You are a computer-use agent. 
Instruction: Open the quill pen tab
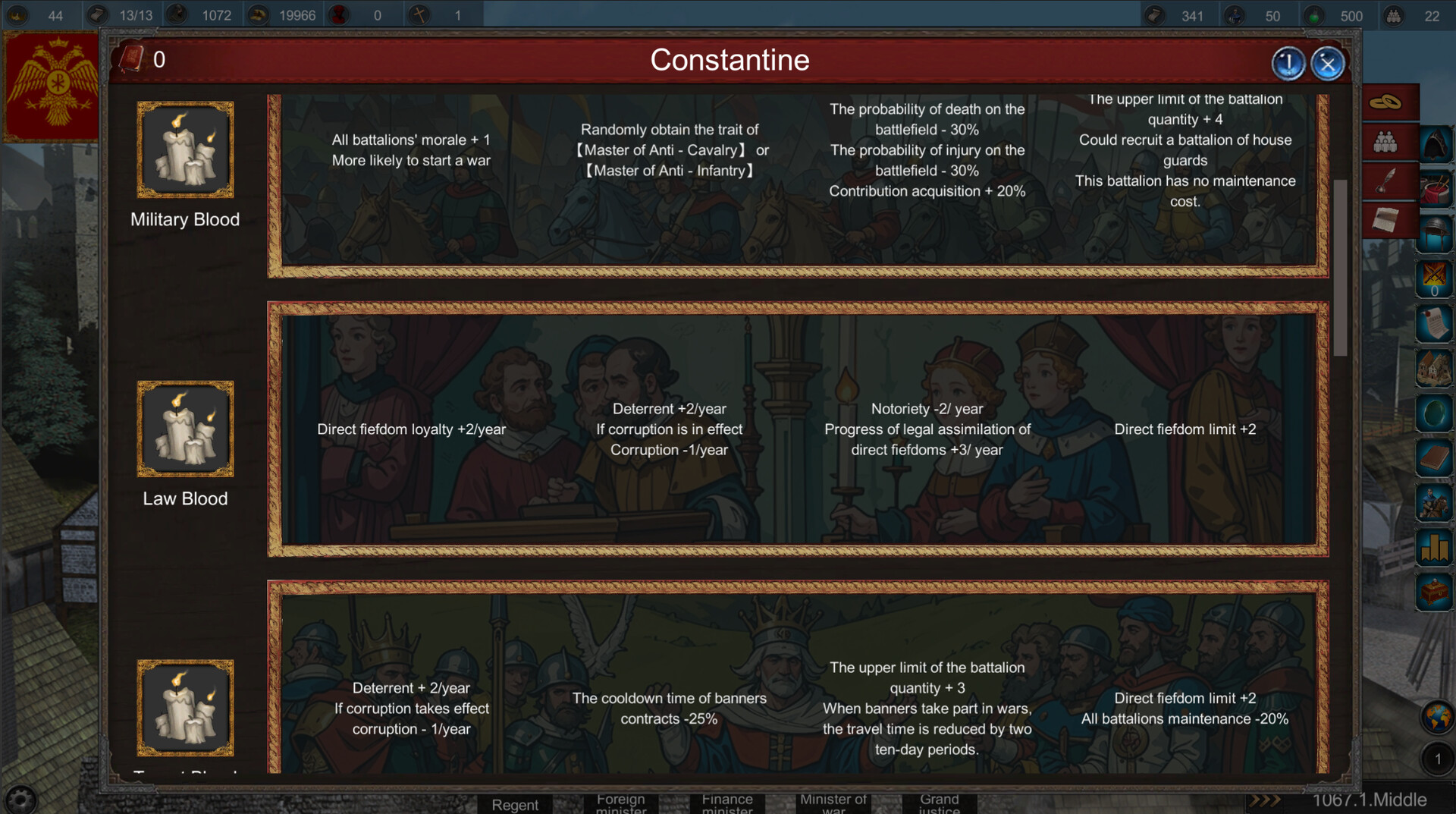pos(1385,181)
